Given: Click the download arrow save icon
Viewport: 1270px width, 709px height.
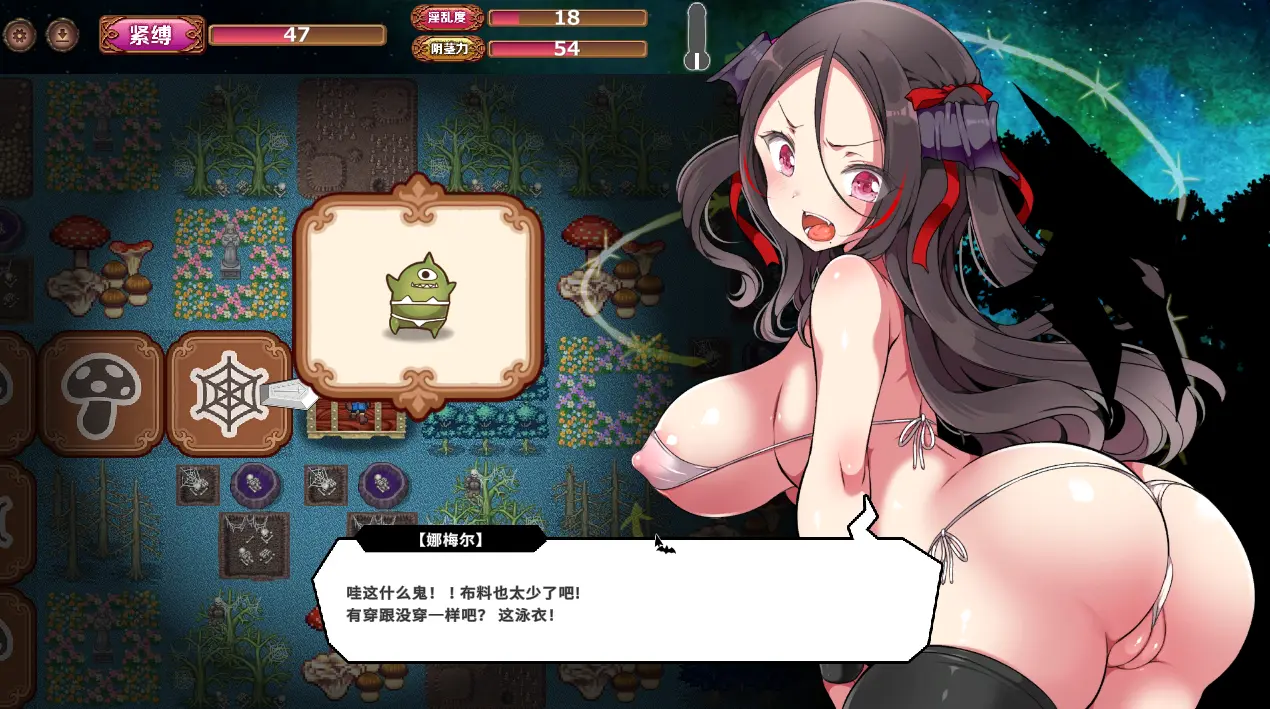Looking at the screenshot, I should [63, 36].
